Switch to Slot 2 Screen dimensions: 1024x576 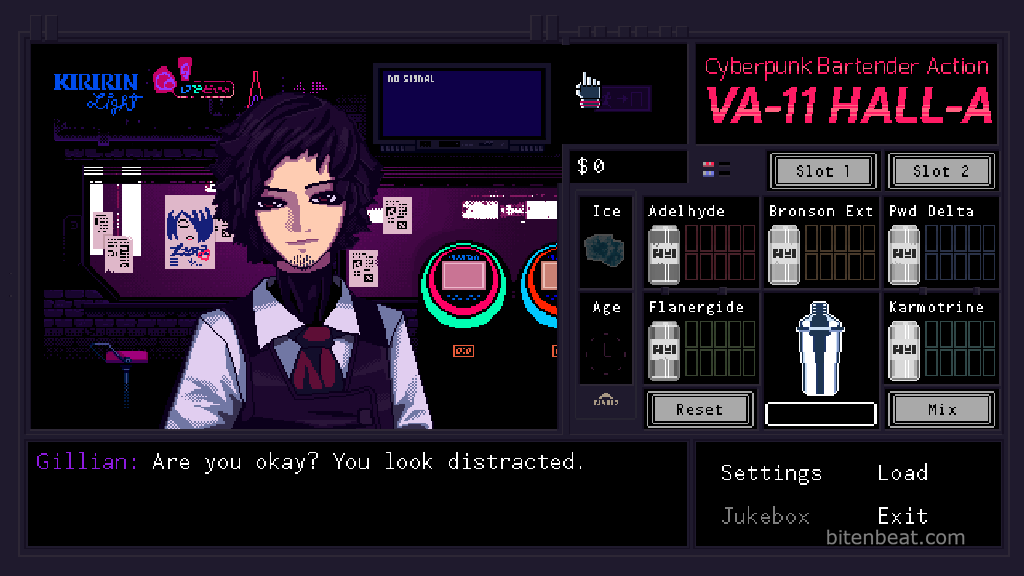tap(941, 171)
